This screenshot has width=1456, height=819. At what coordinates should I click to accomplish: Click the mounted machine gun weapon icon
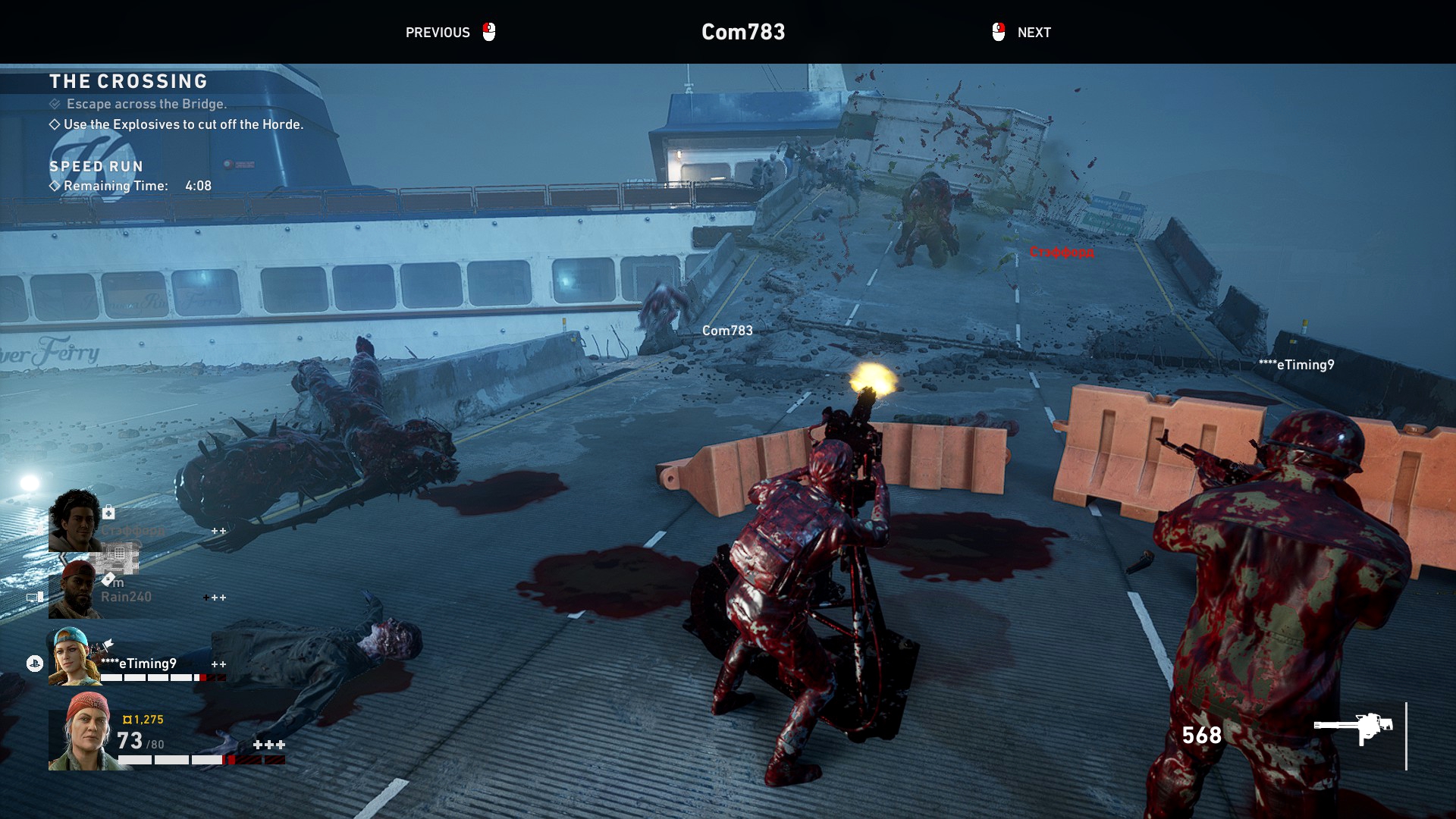coord(1354,729)
